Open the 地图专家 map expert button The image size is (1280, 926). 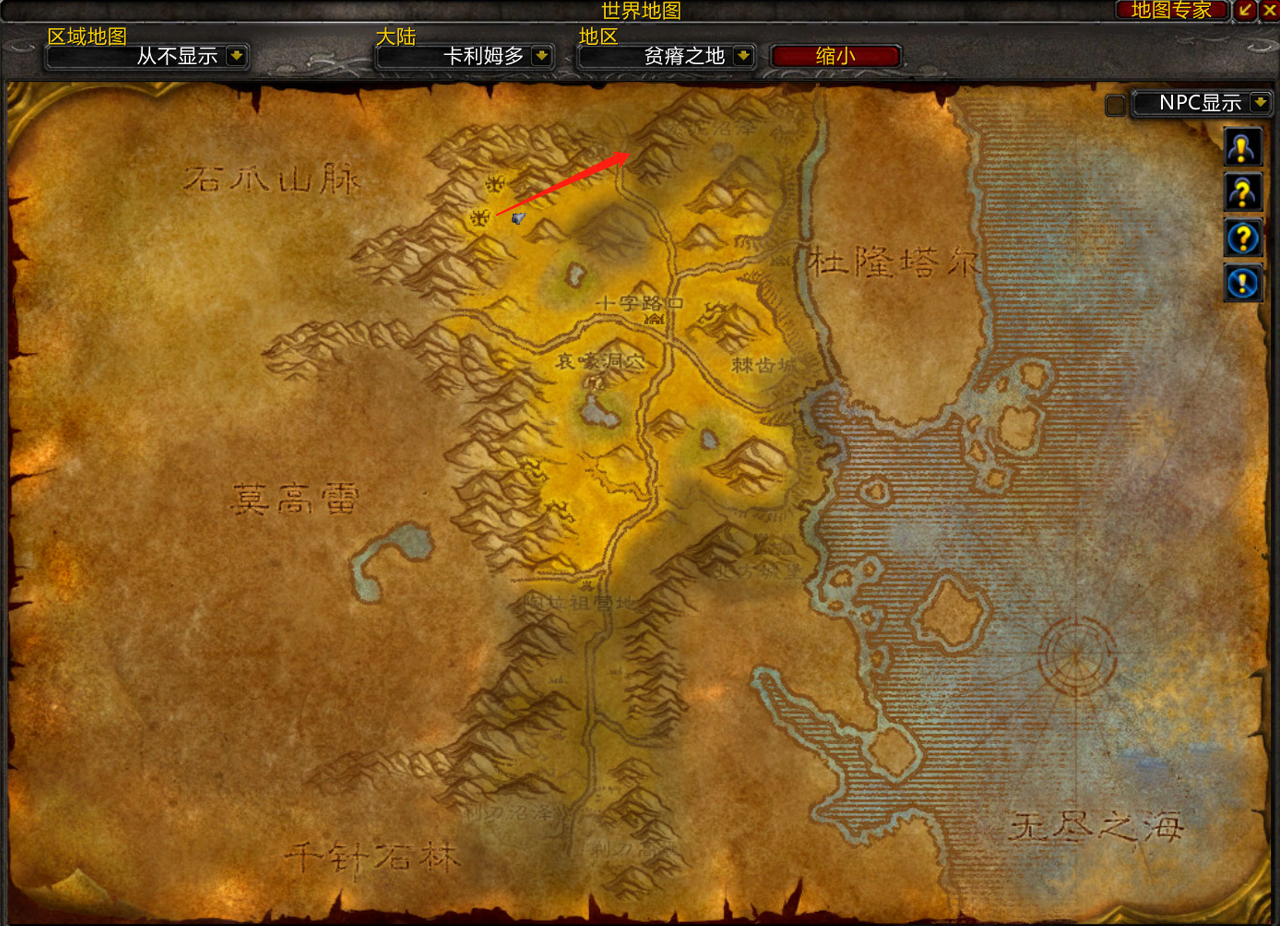[1171, 10]
